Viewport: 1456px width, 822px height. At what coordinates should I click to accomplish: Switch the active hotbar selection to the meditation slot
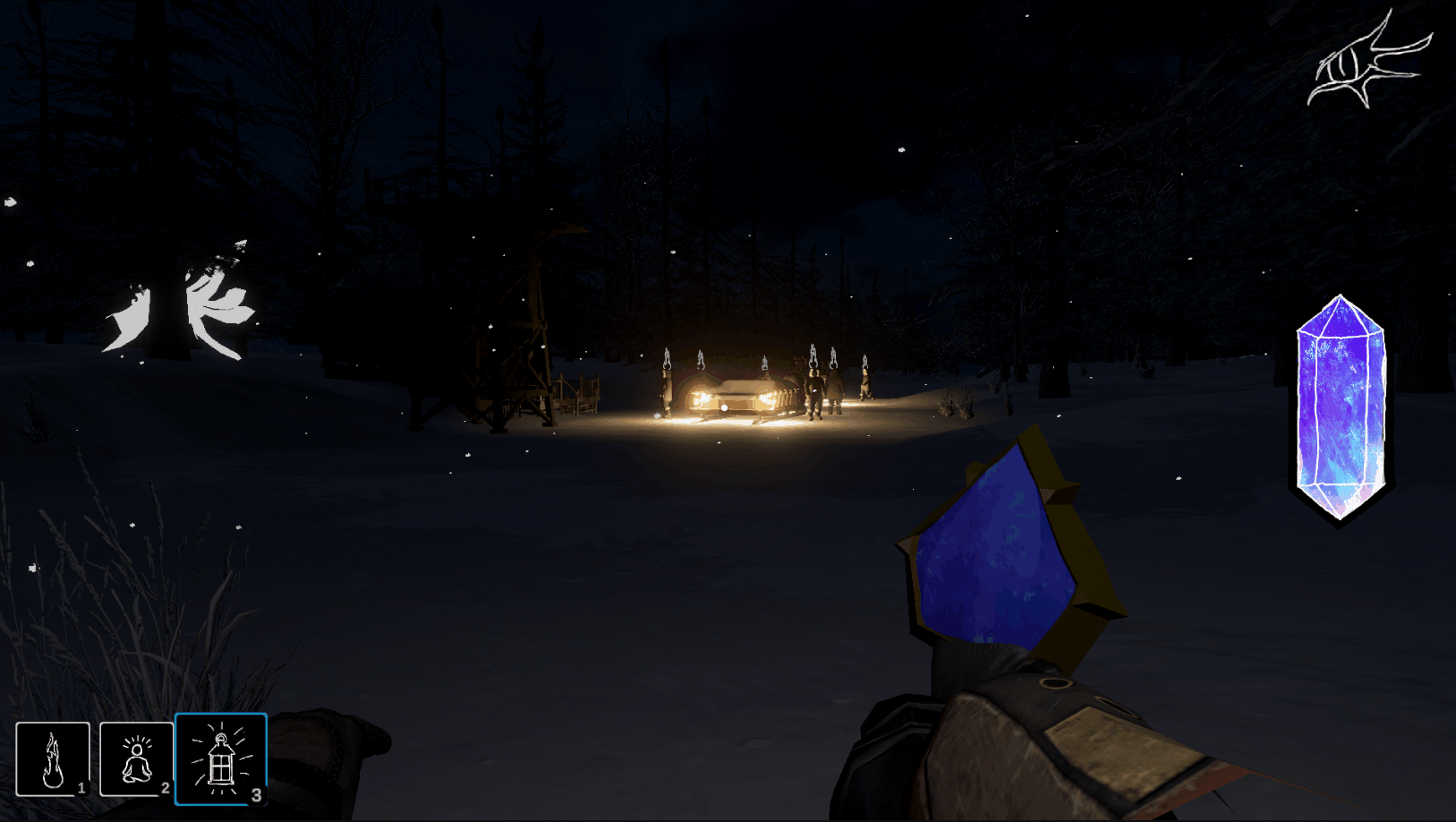point(136,758)
